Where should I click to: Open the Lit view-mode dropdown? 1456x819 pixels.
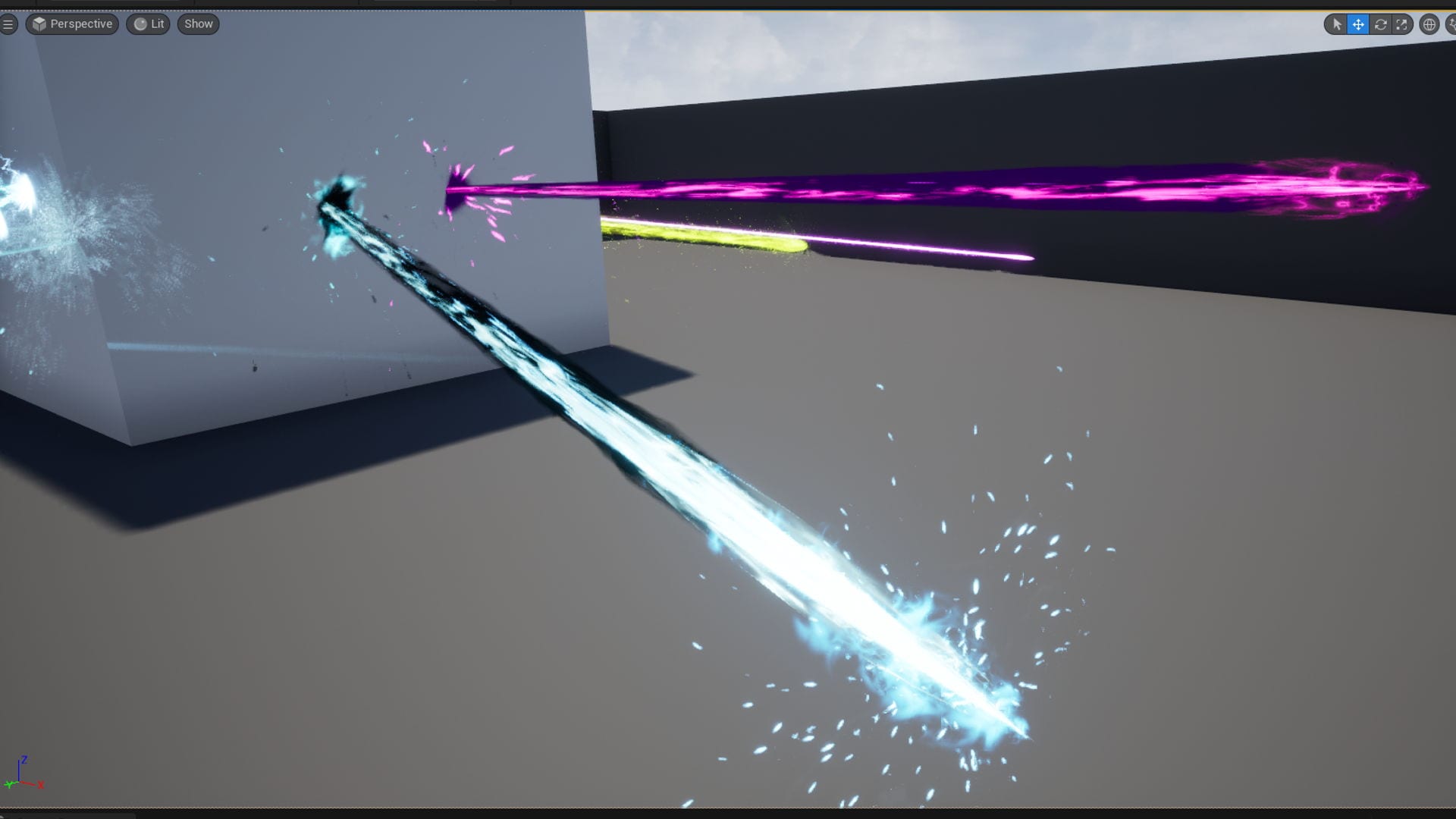tap(155, 24)
